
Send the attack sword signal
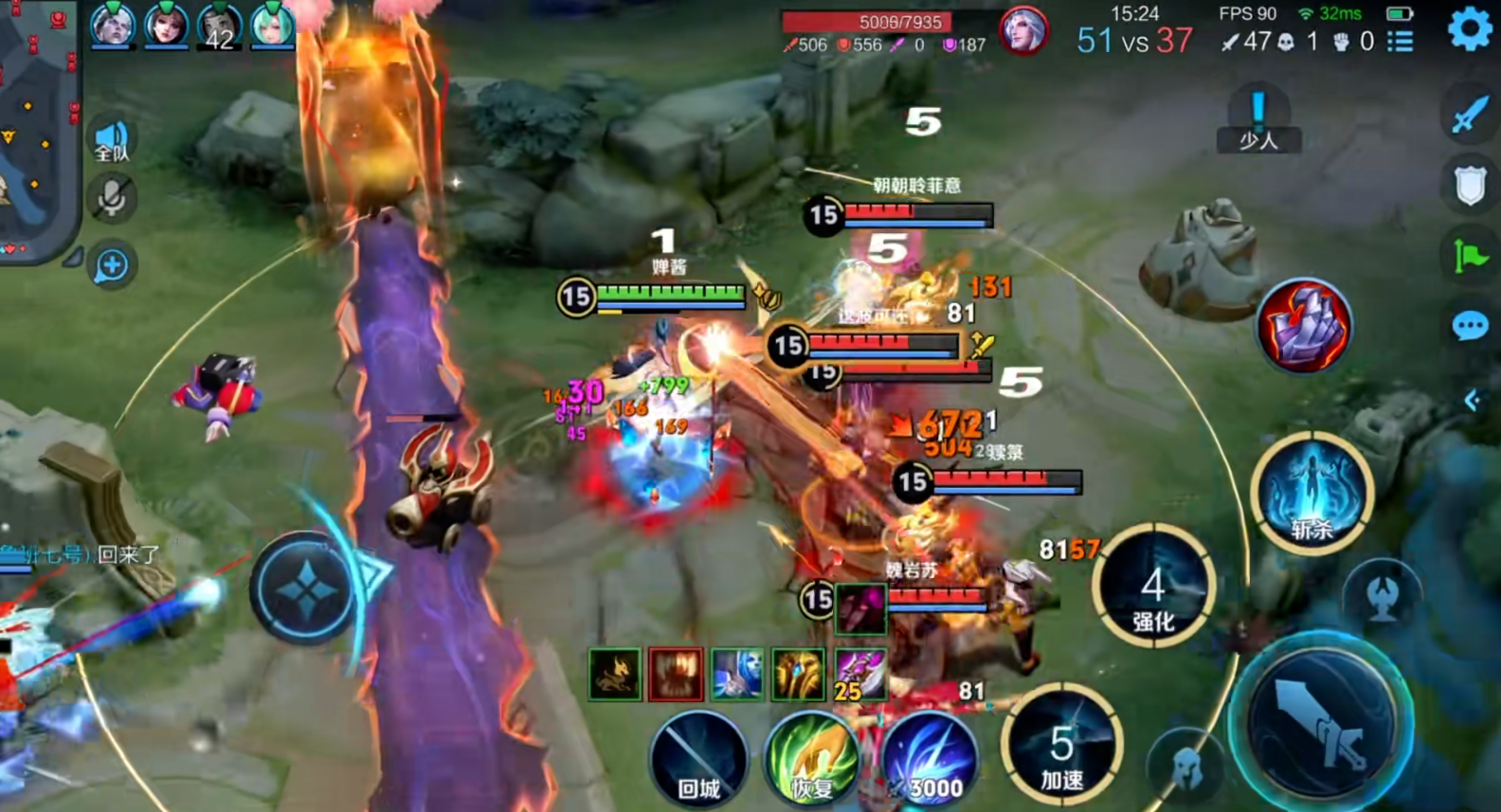pyautogui.click(x=1470, y=115)
